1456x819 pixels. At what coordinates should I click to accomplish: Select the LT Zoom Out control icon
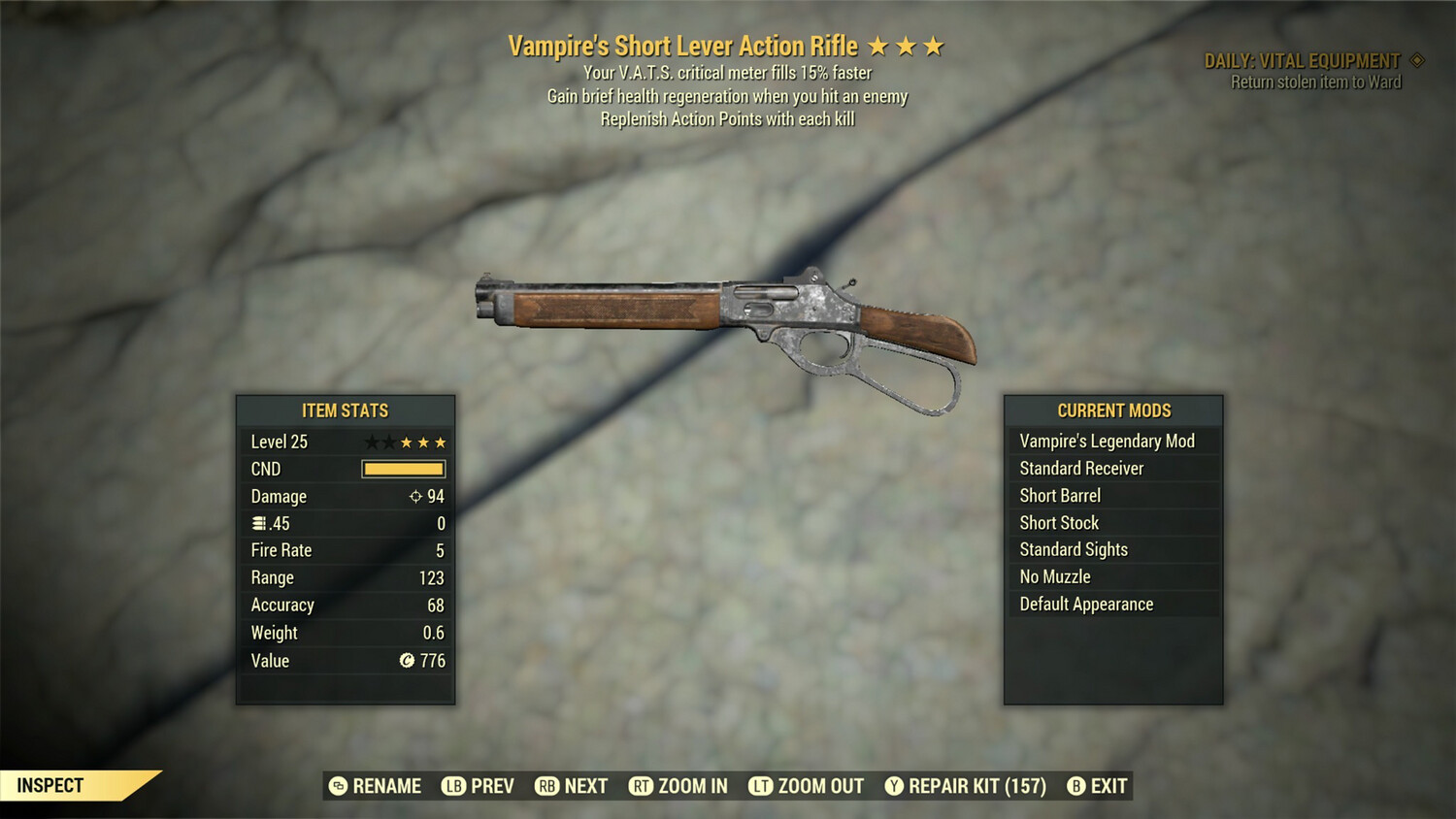[x=758, y=786]
